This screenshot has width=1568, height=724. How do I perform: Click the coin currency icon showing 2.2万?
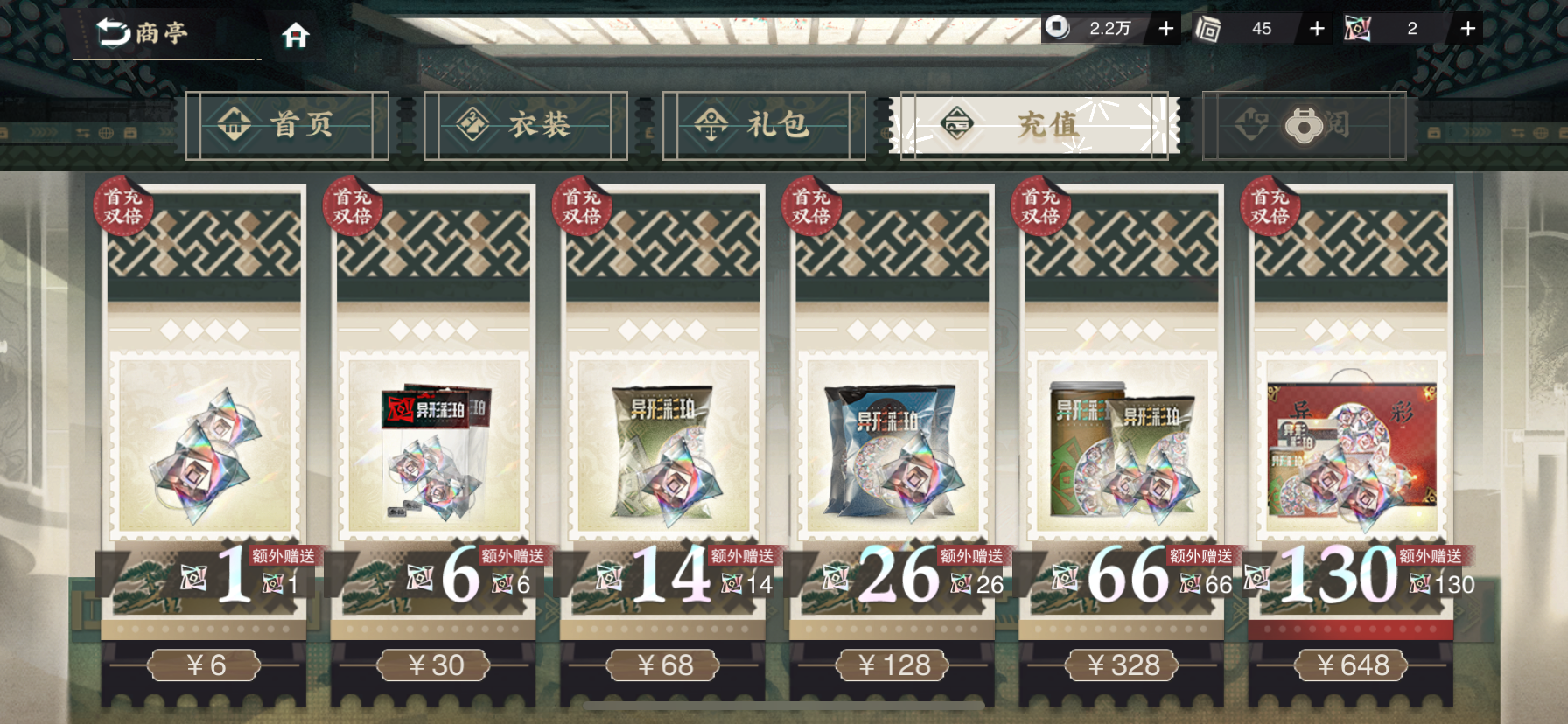1059,28
